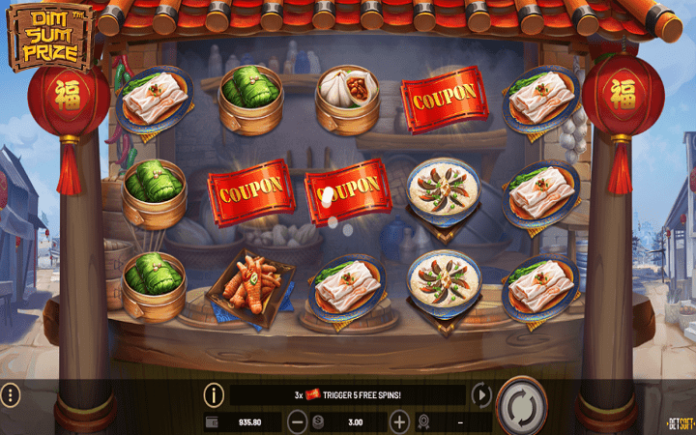Open the three-dot options menu
The width and height of the screenshot is (696, 435).
click(11, 395)
